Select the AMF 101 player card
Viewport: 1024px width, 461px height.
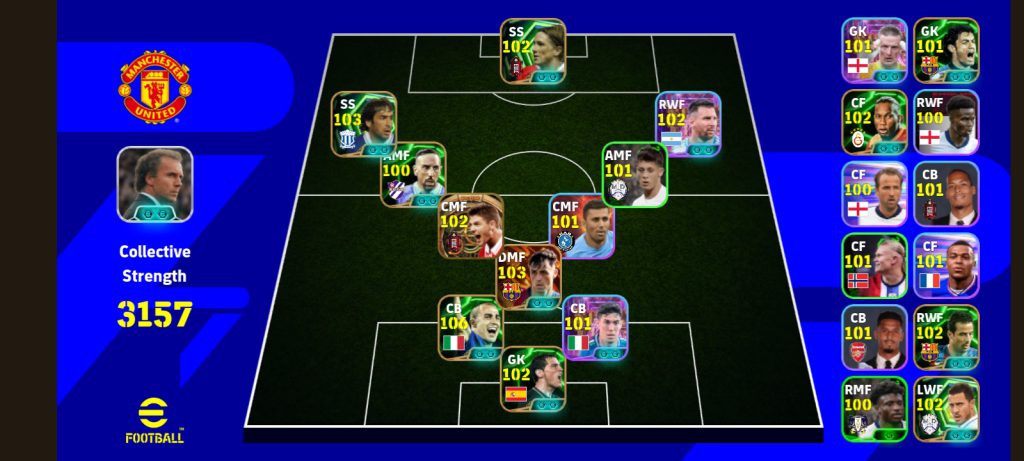(x=634, y=174)
